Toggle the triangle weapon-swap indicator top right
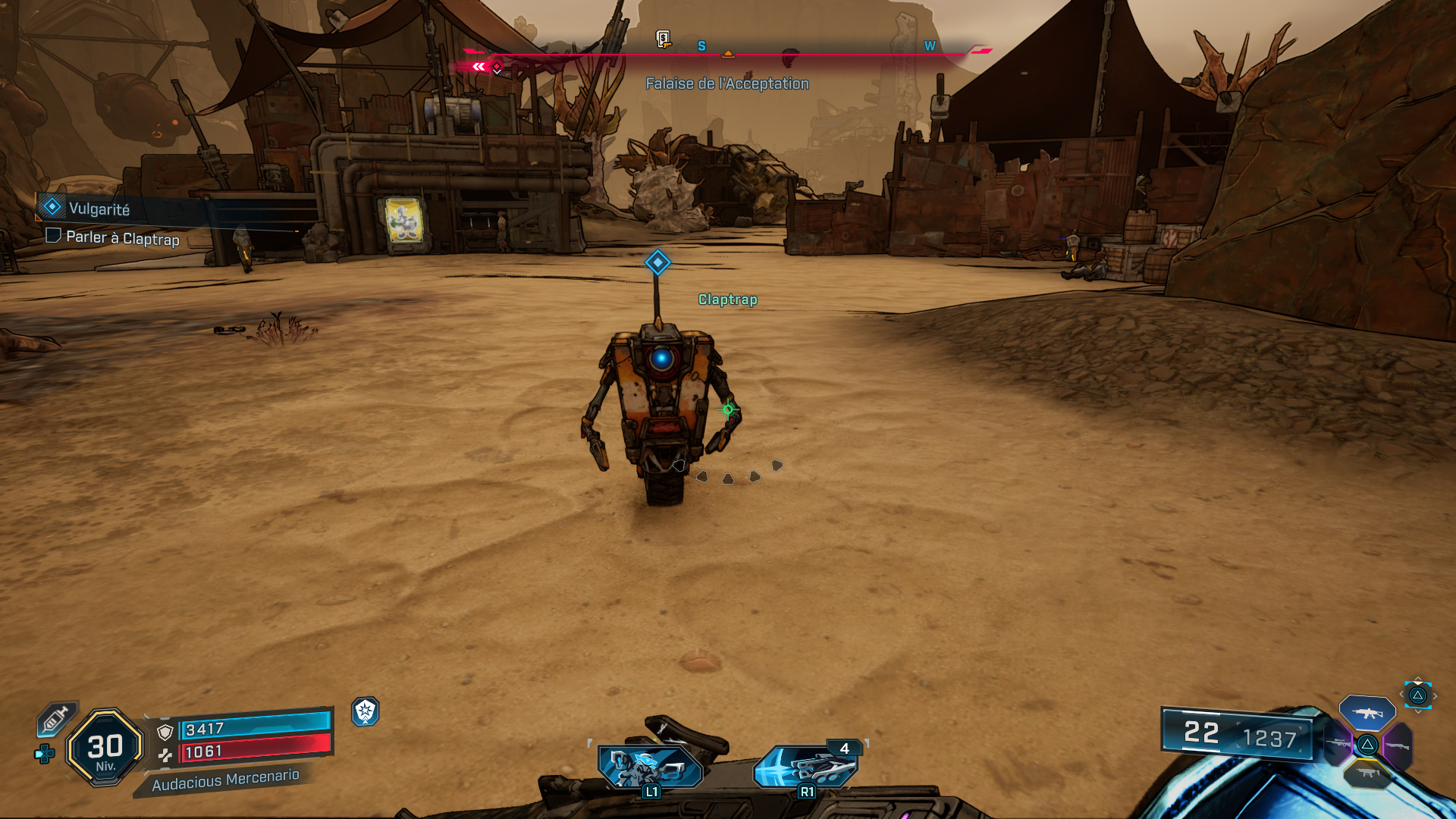The width and height of the screenshot is (1456, 819). tap(1419, 696)
